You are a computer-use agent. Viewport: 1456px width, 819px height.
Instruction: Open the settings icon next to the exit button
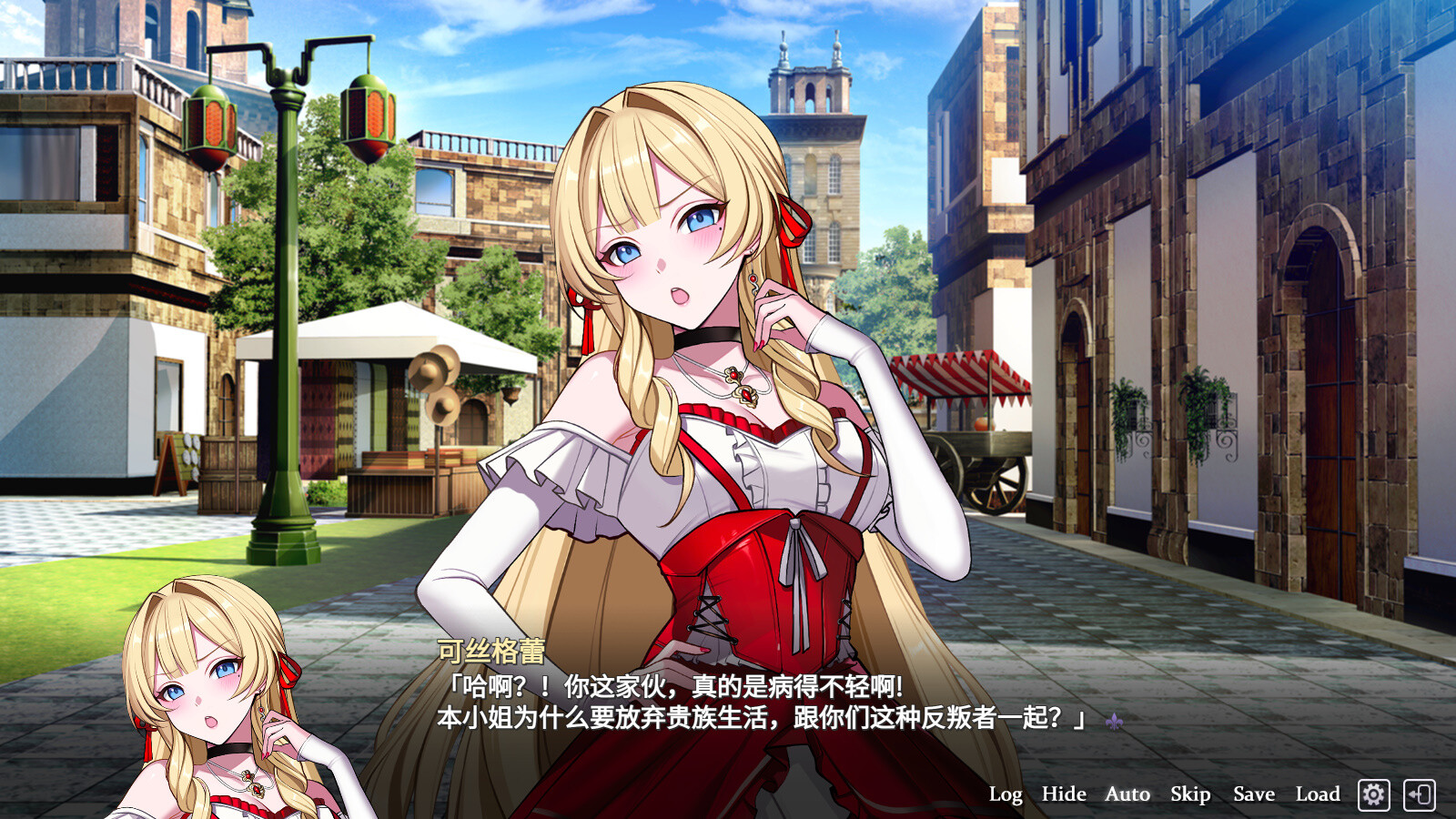pyautogui.click(x=1375, y=794)
